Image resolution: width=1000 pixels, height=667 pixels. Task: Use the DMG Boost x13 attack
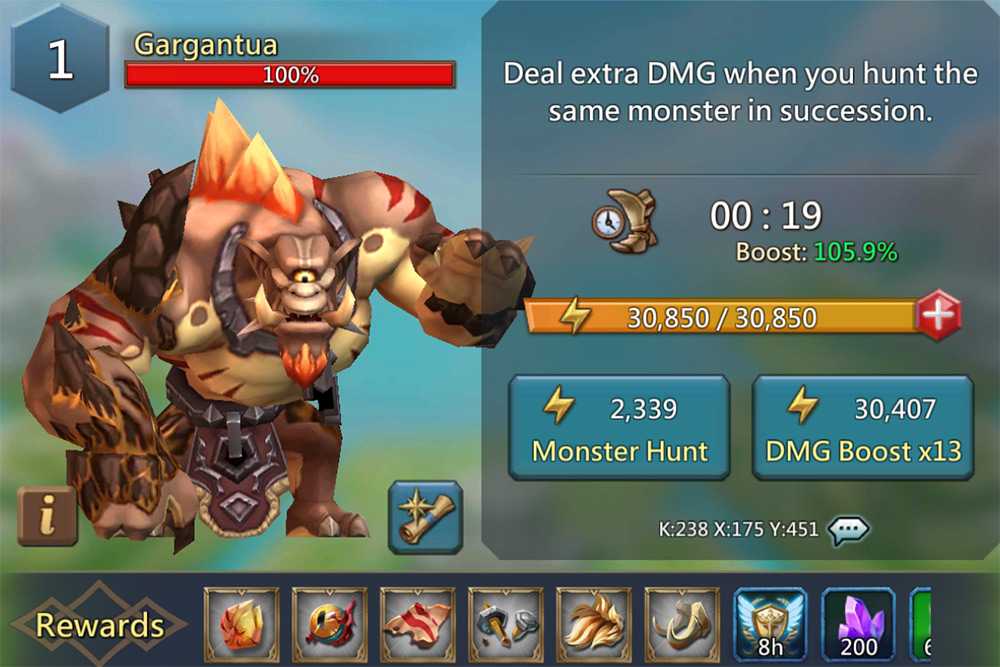click(862, 428)
